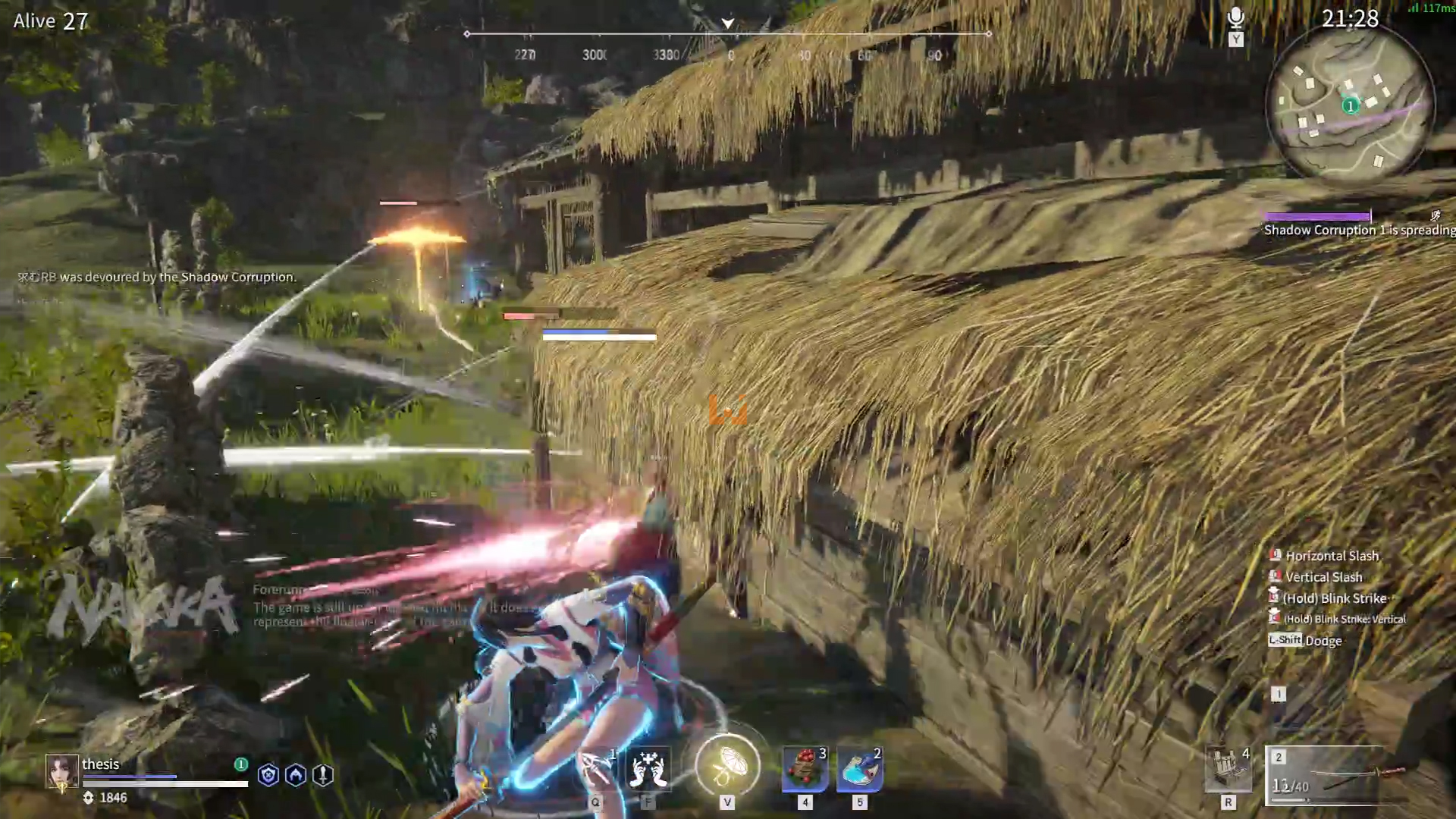Click the thesis character portrait
The height and width of the screenshot is (819, 1456).
[x=62, y=772]
